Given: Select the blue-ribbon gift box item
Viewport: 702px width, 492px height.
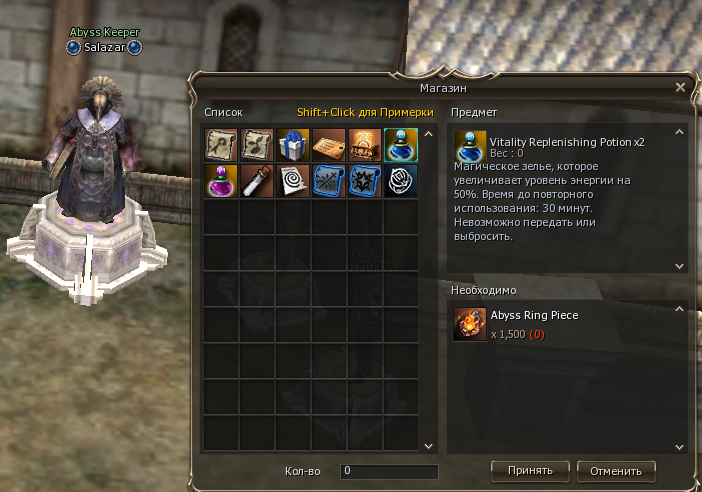Looking at the screenshot, I should click(293, 146).
